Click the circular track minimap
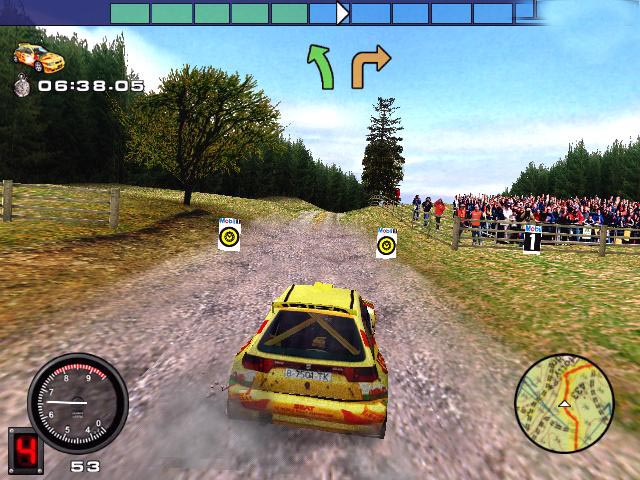Screen dimensions: 640x480 (563, 402)
